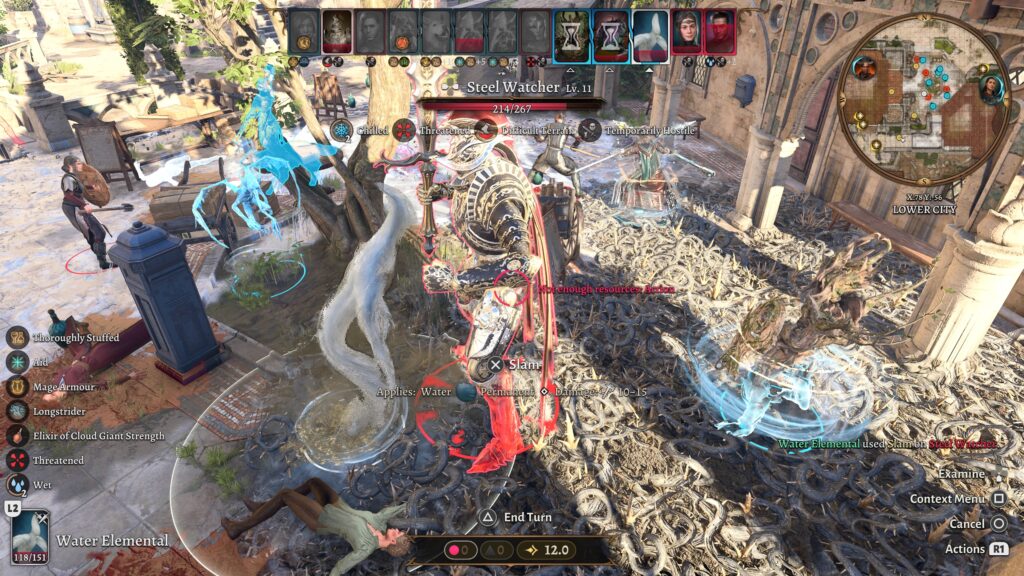
Task: Click the Thoroughly Stuffed status icon
Action: pos(17,338)
